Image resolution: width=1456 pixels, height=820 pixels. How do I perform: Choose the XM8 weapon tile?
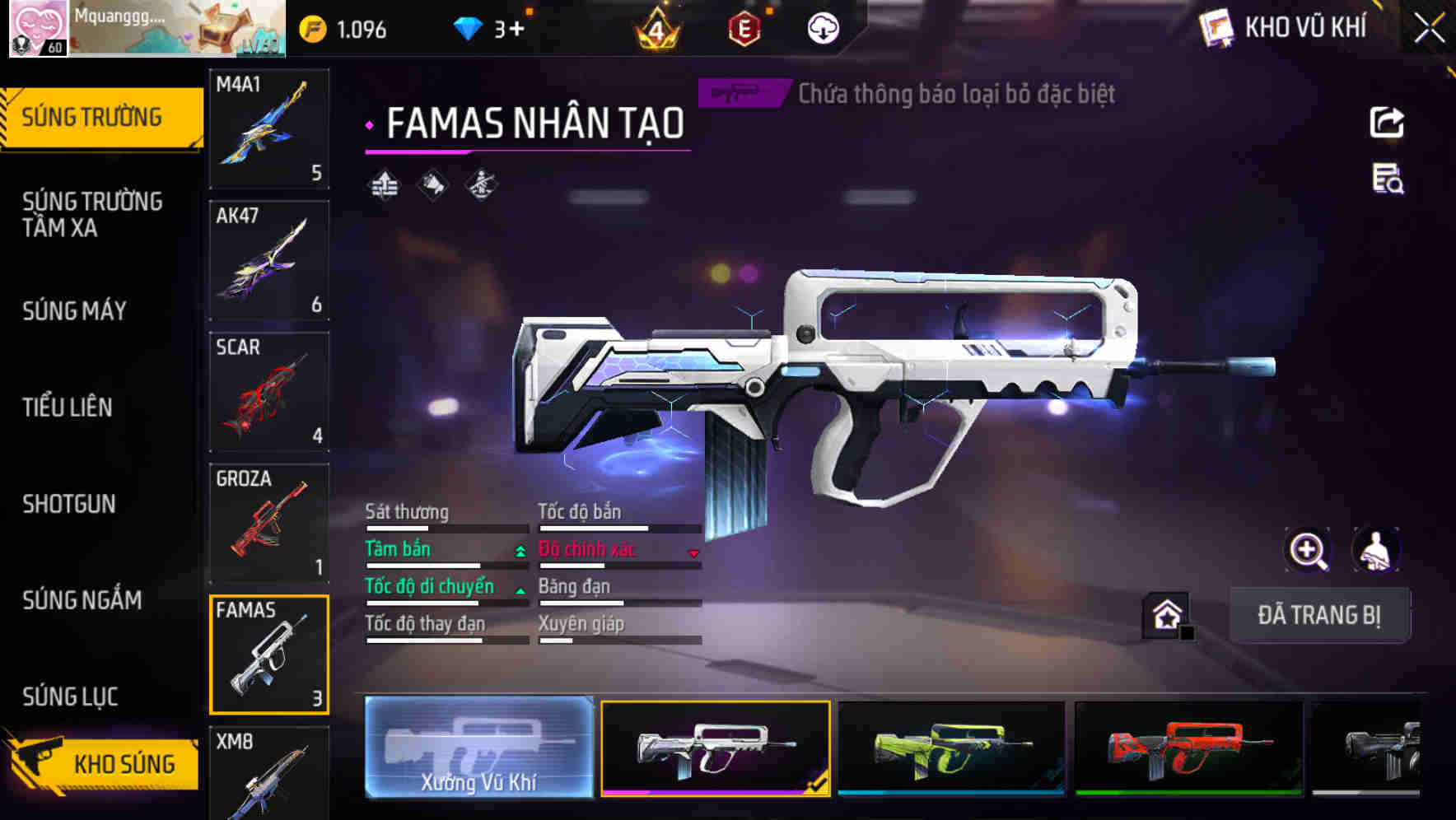pyautogui.click(x=269, y=774)
